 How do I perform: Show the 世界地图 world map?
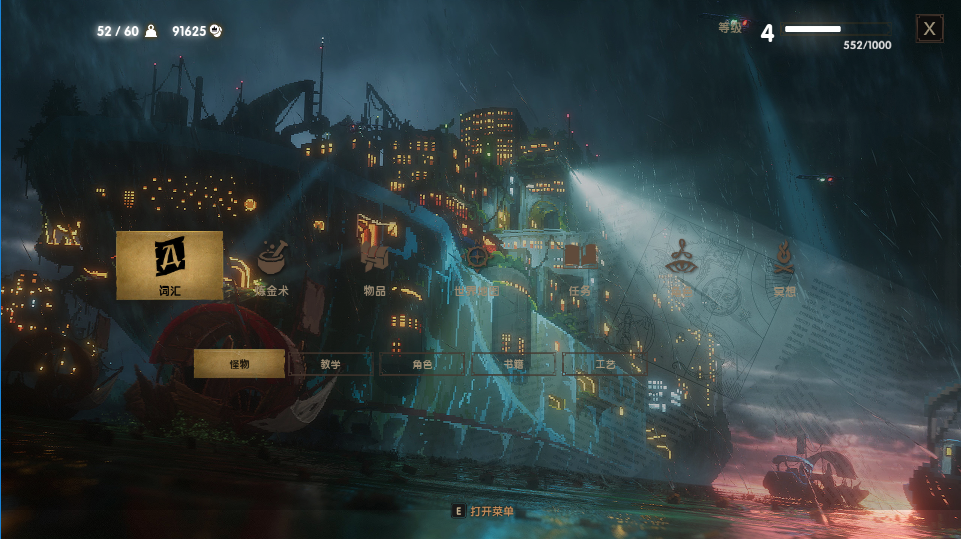(478, 266)
